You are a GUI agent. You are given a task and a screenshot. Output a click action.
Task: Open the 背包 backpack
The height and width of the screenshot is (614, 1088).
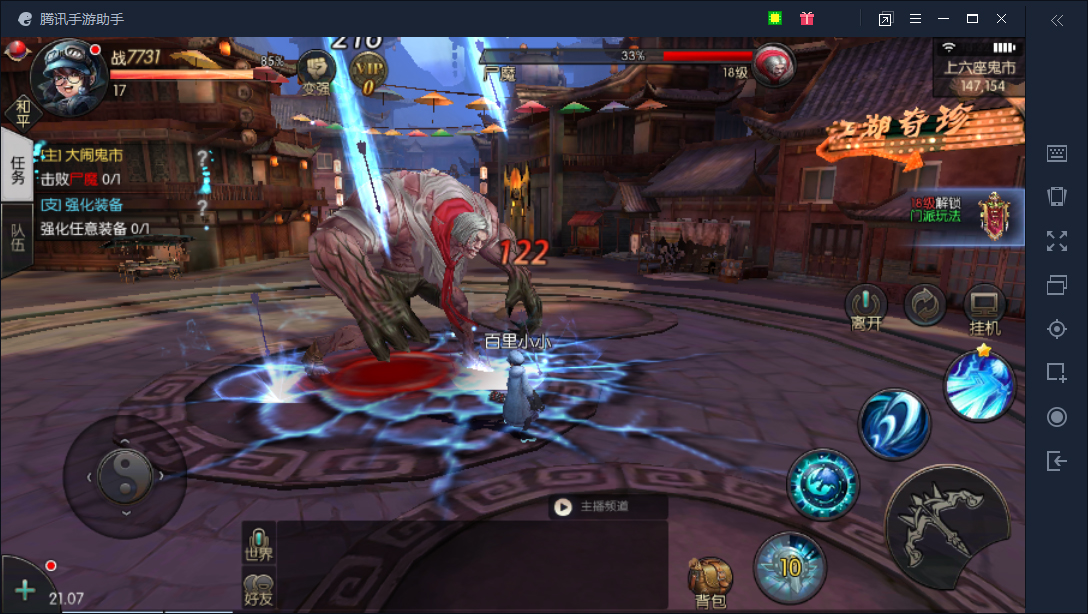(710, 582)
